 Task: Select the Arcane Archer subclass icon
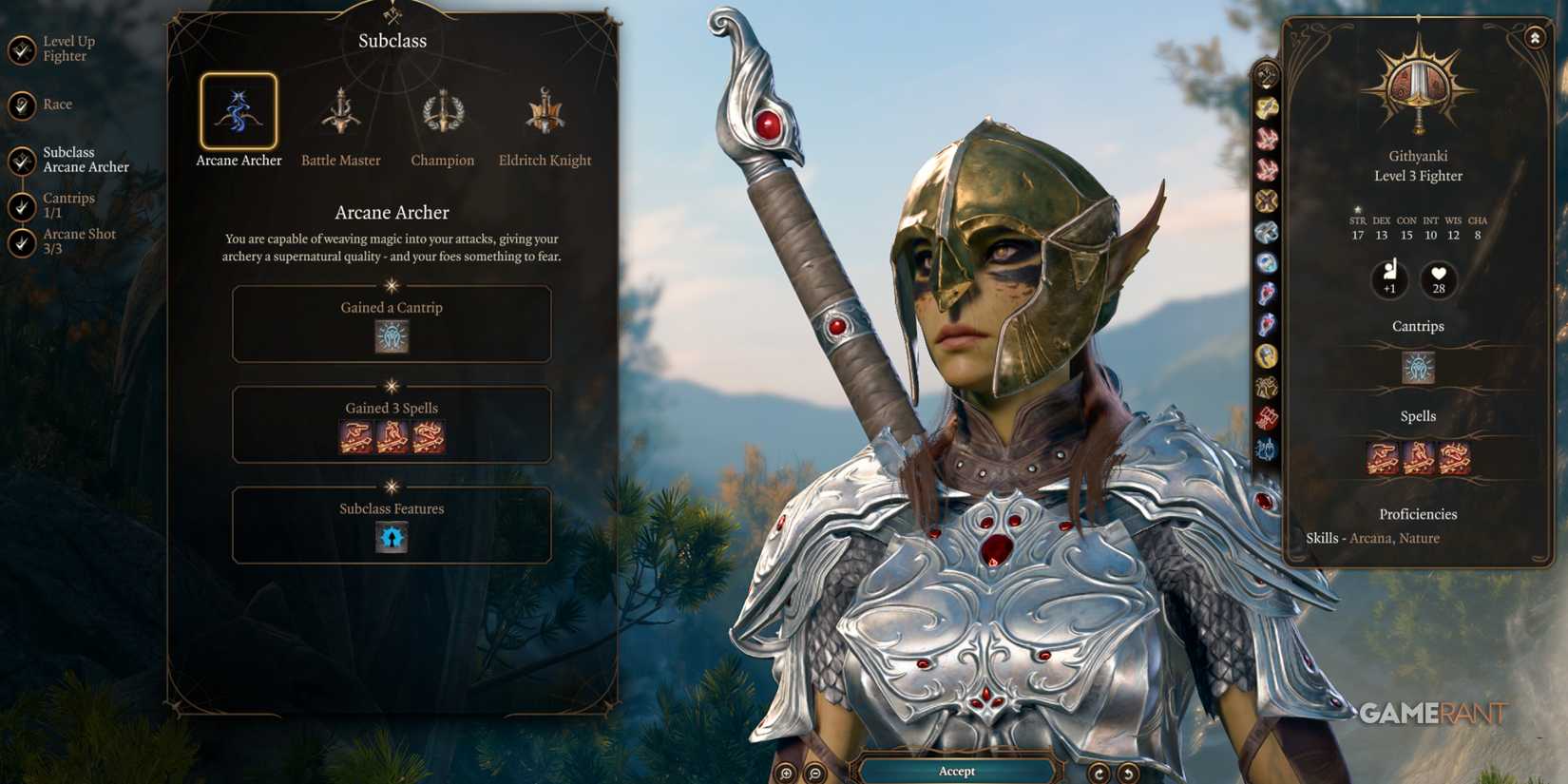pyautogui.click(x=239, y=109)
